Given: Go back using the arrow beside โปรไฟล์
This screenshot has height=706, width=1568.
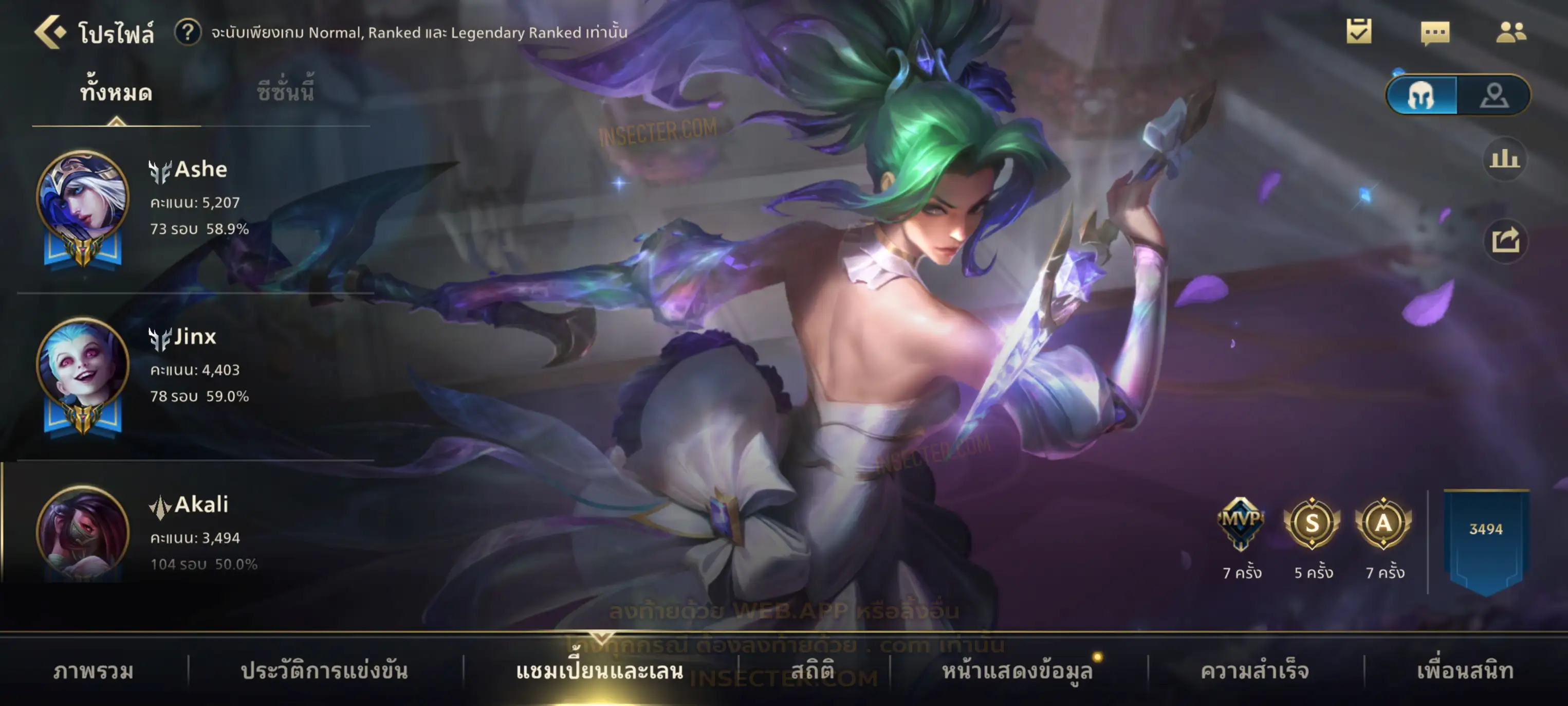Looking at the screenshot, I should tap(50, 32).
